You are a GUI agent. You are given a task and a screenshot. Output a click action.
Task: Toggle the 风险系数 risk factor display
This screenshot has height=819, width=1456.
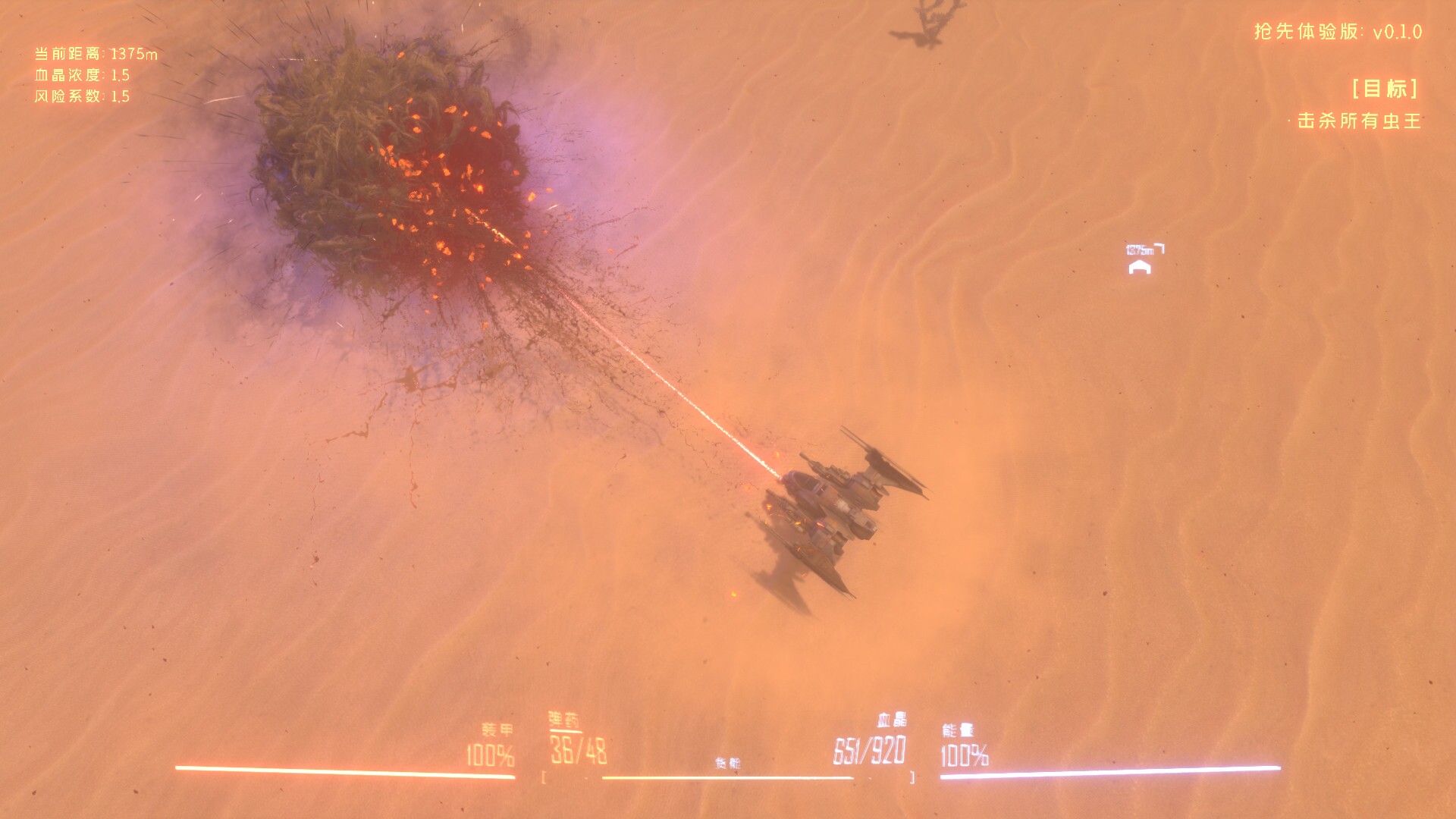80,96
